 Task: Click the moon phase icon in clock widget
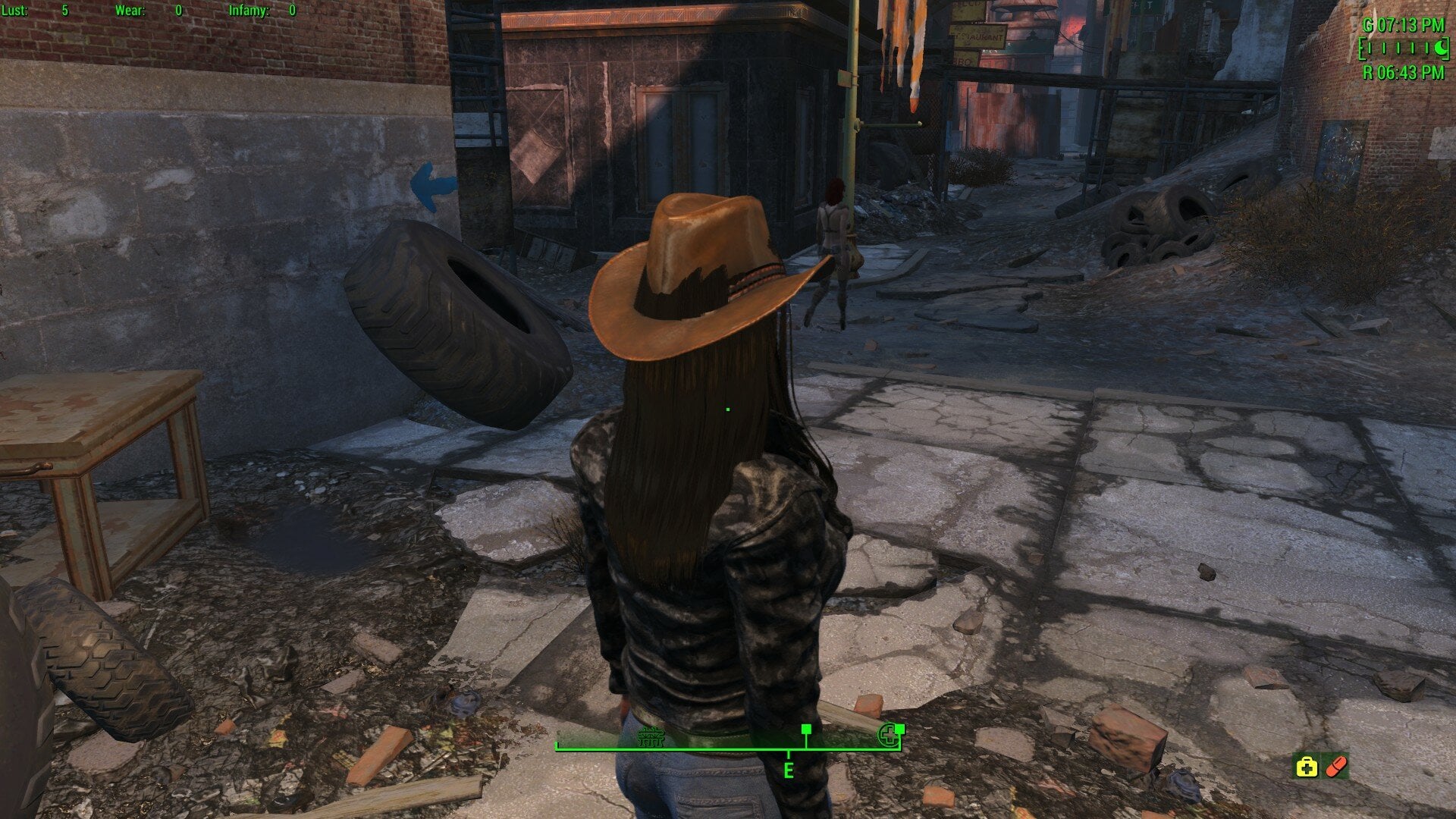(1441, 48)
